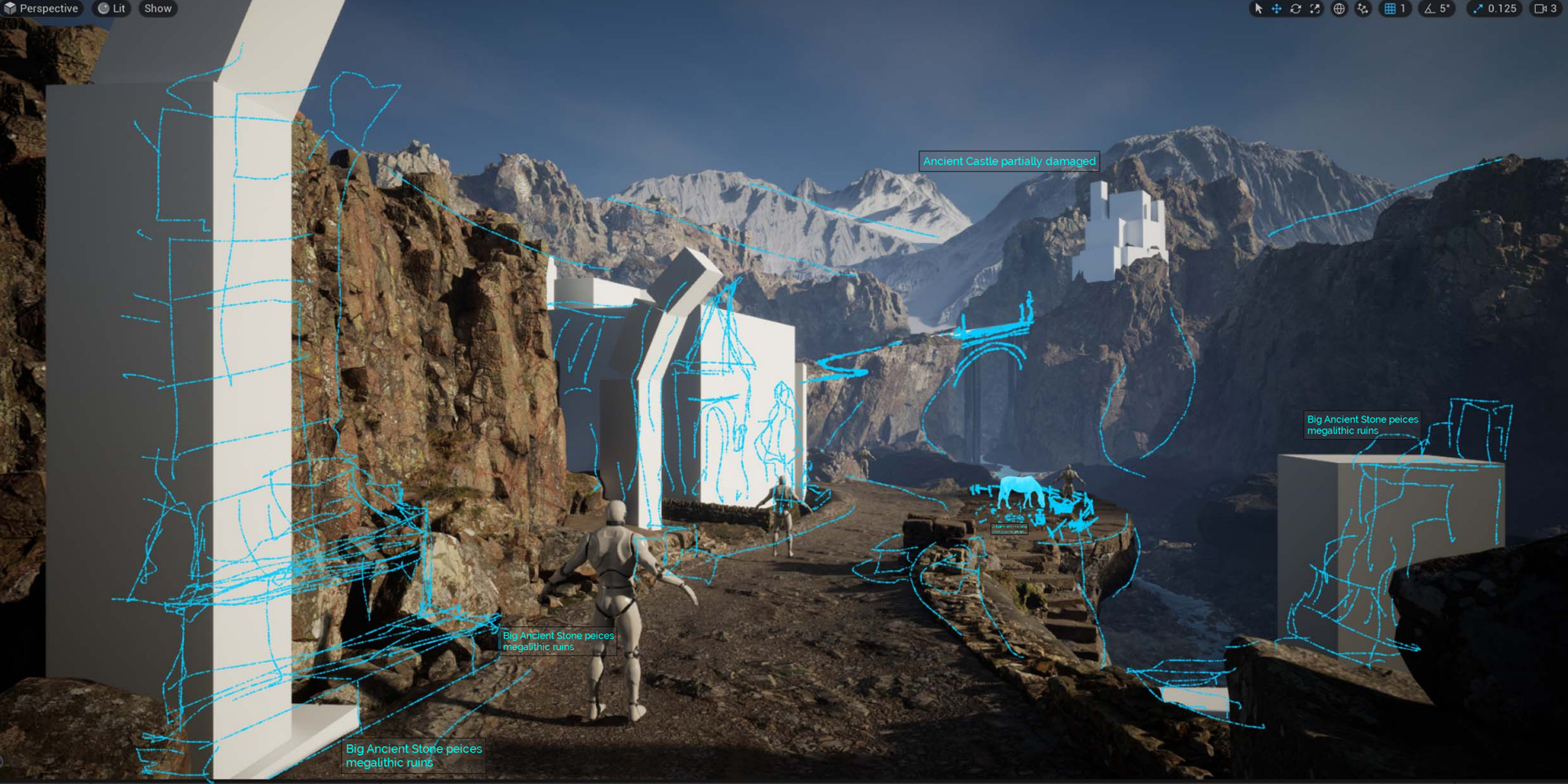The width and height of the screenshot is (1568, 784).
Task: Open the Perspective viewport dropdown
Action: (x=42, y=9)
